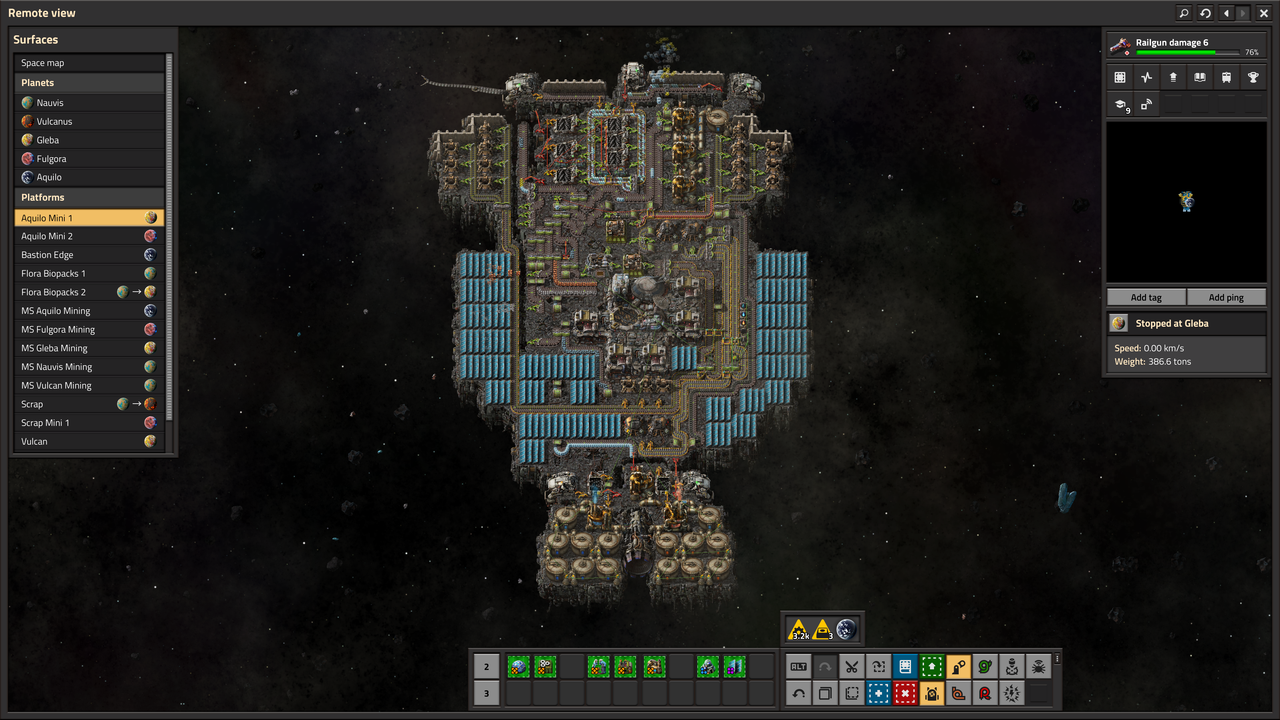
Task: Click the Add ping button
Action: pos(1226,297)
